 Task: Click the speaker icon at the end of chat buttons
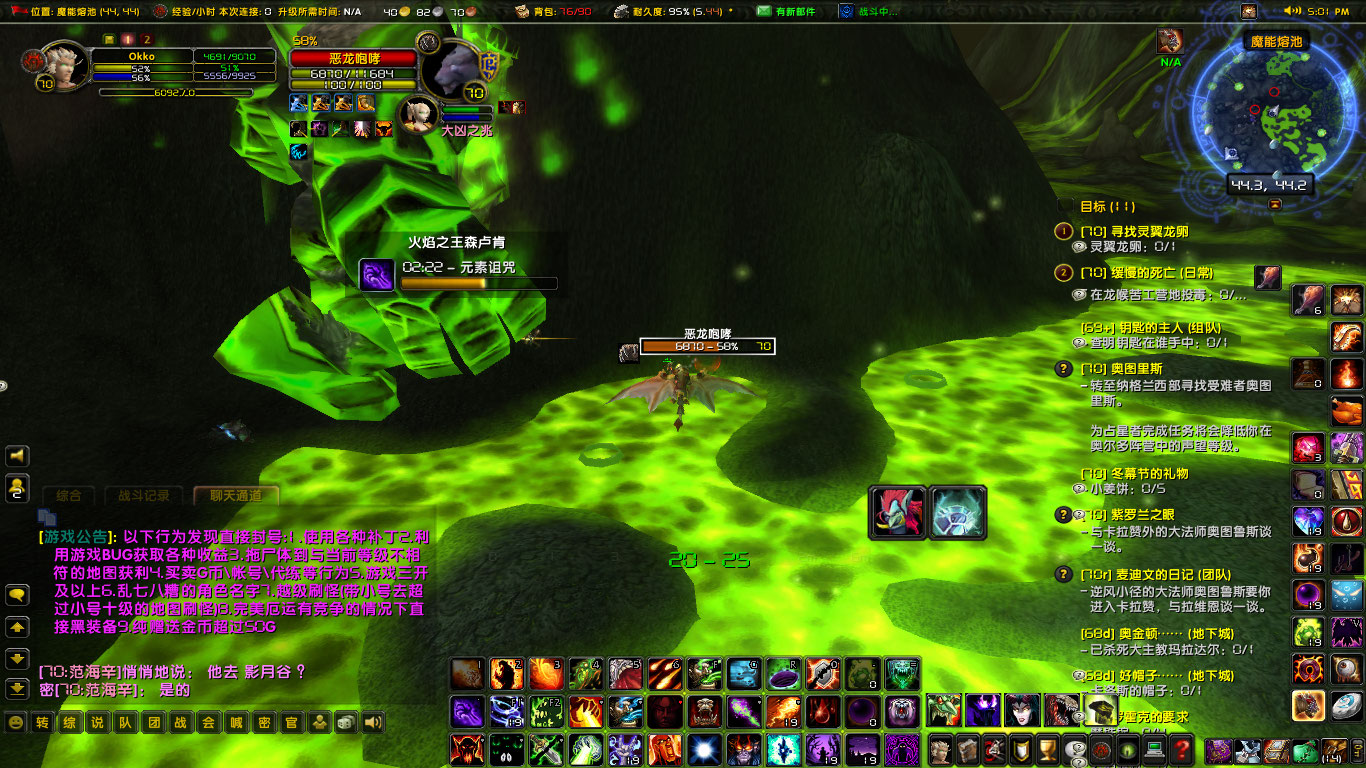[x=371, y=722]
